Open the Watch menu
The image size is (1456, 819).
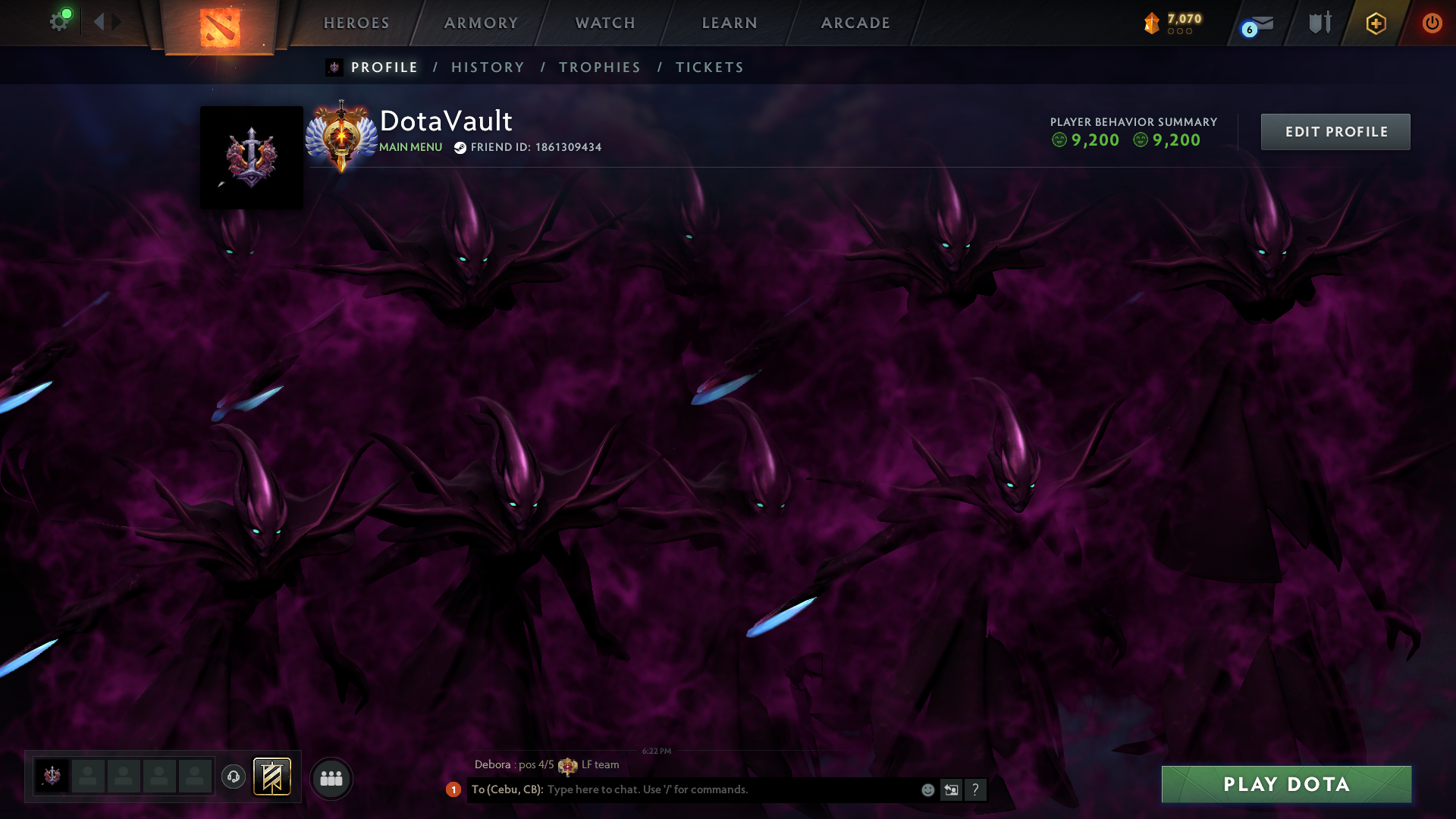coord(605,23)
